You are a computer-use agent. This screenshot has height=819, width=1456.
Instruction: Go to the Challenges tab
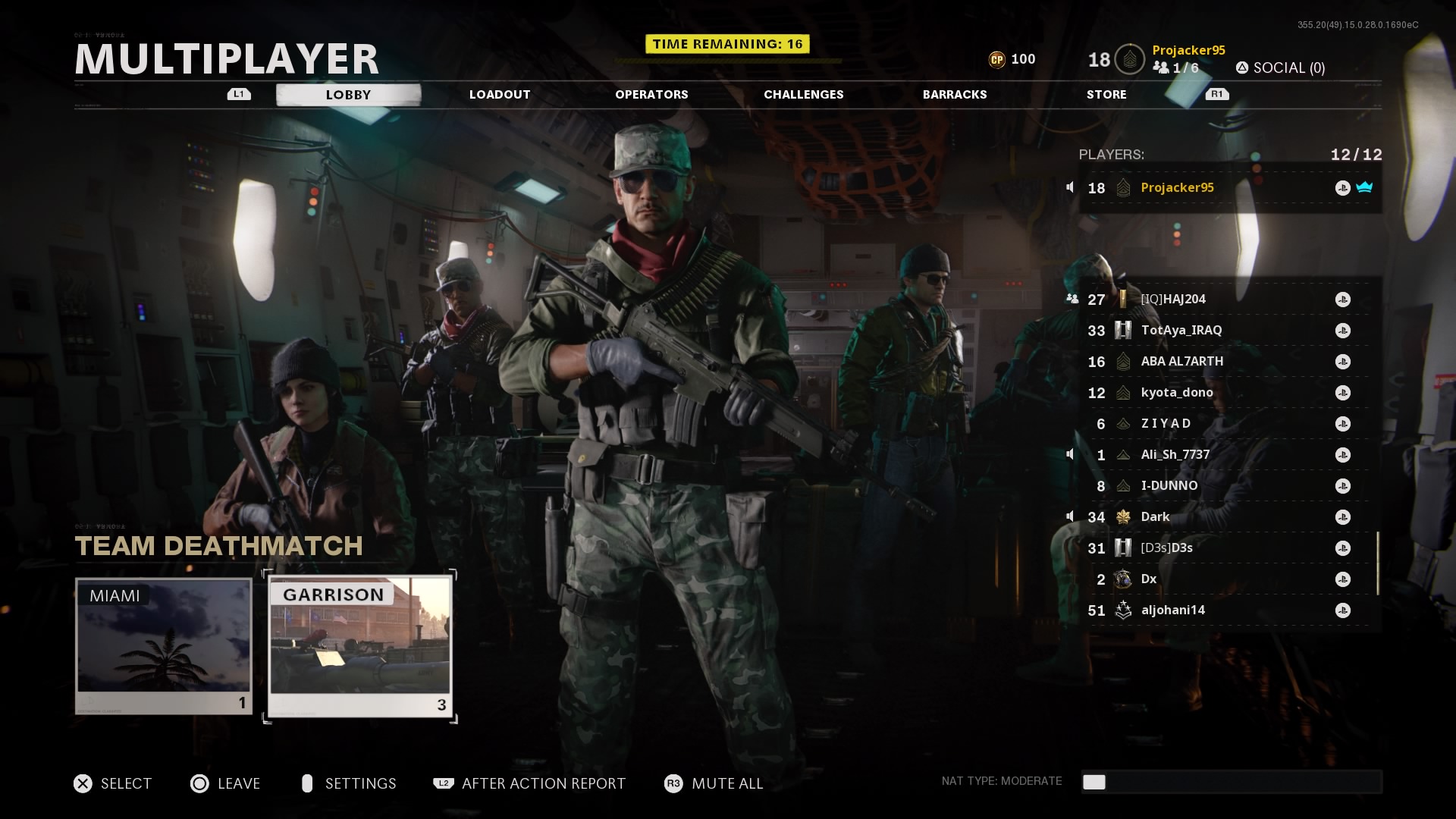(803, 95)
